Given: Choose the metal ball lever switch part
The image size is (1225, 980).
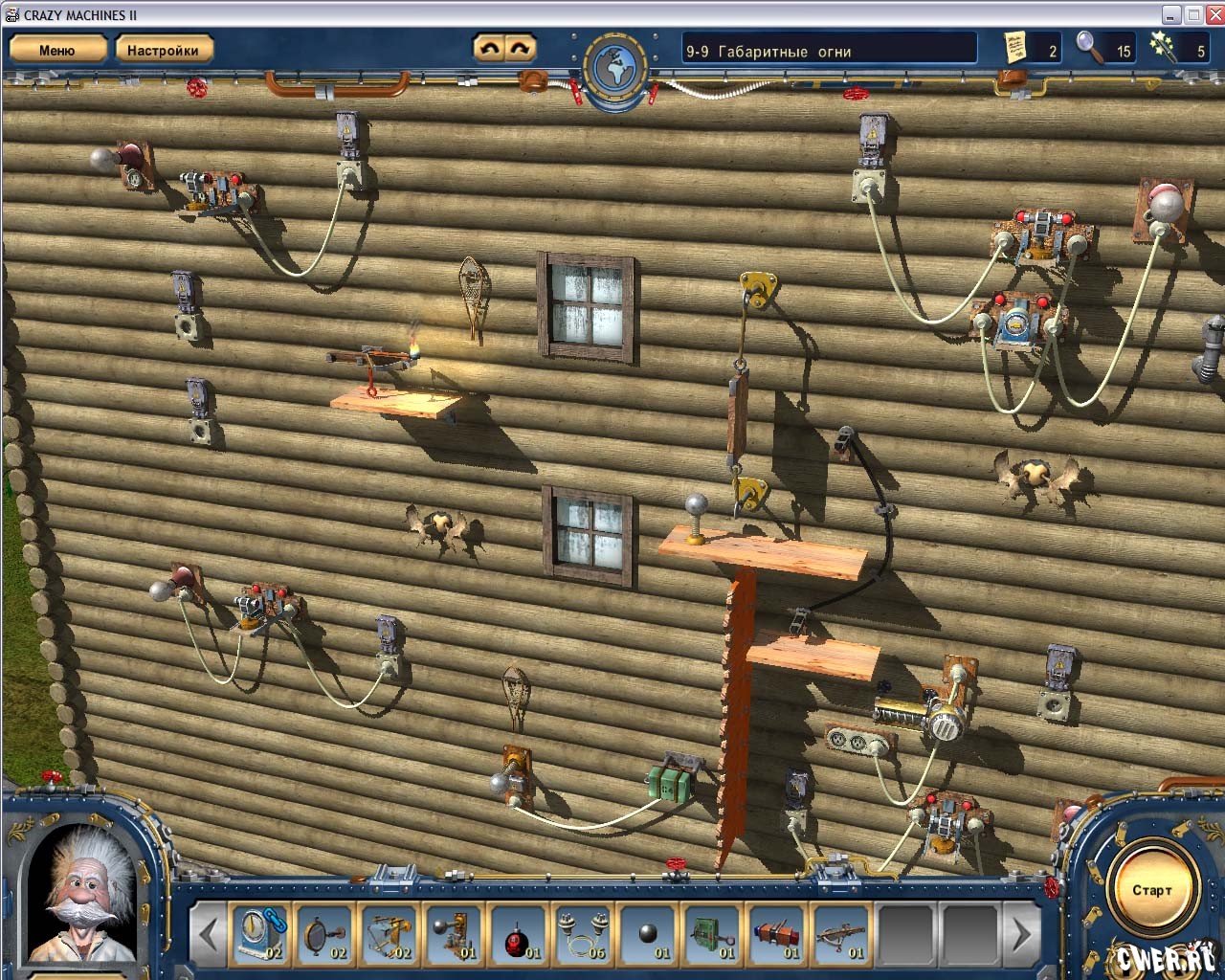Looking at the screenshot, I should (454, 933).
